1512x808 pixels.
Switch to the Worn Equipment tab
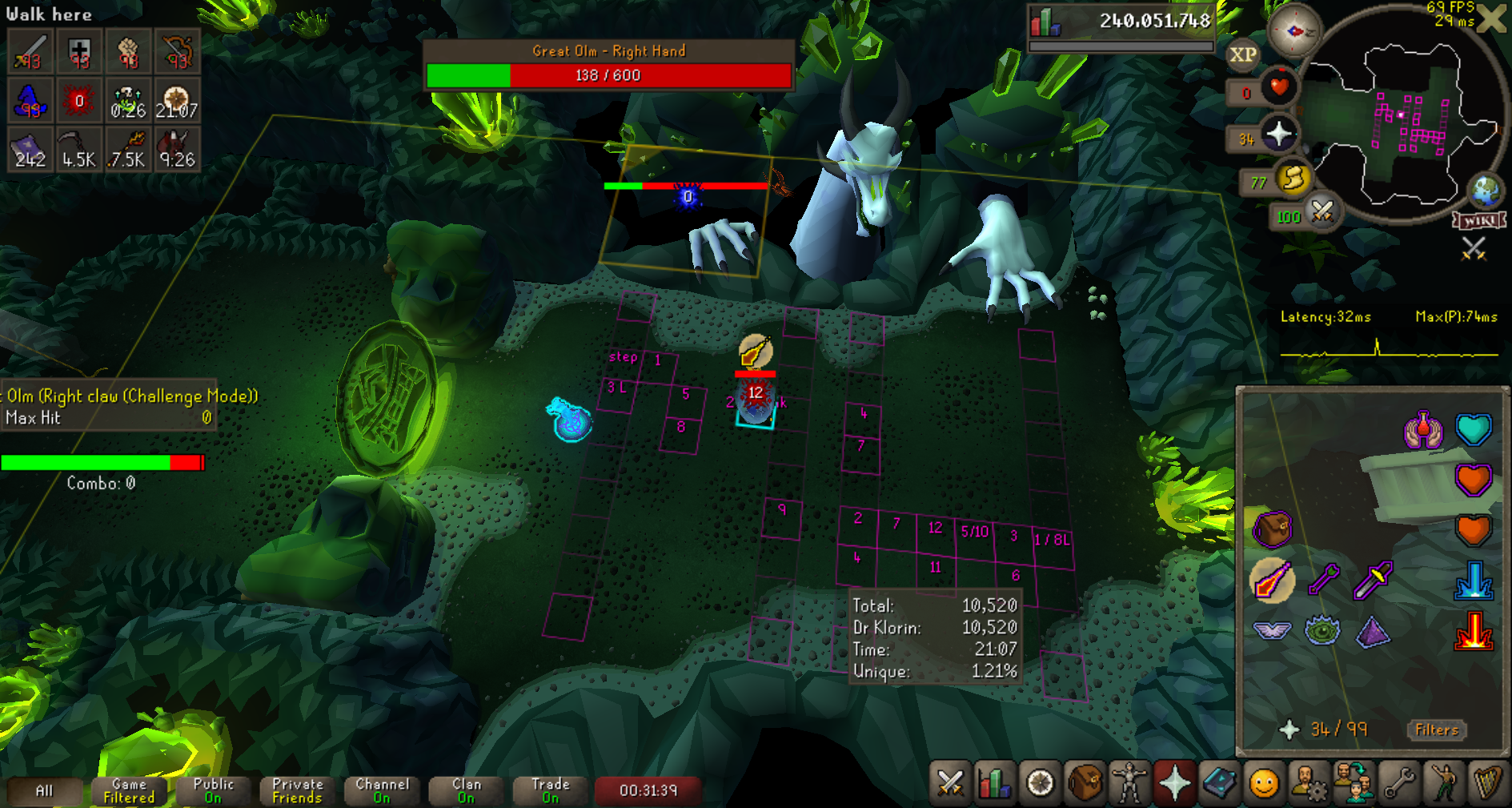click(1129, 782)
